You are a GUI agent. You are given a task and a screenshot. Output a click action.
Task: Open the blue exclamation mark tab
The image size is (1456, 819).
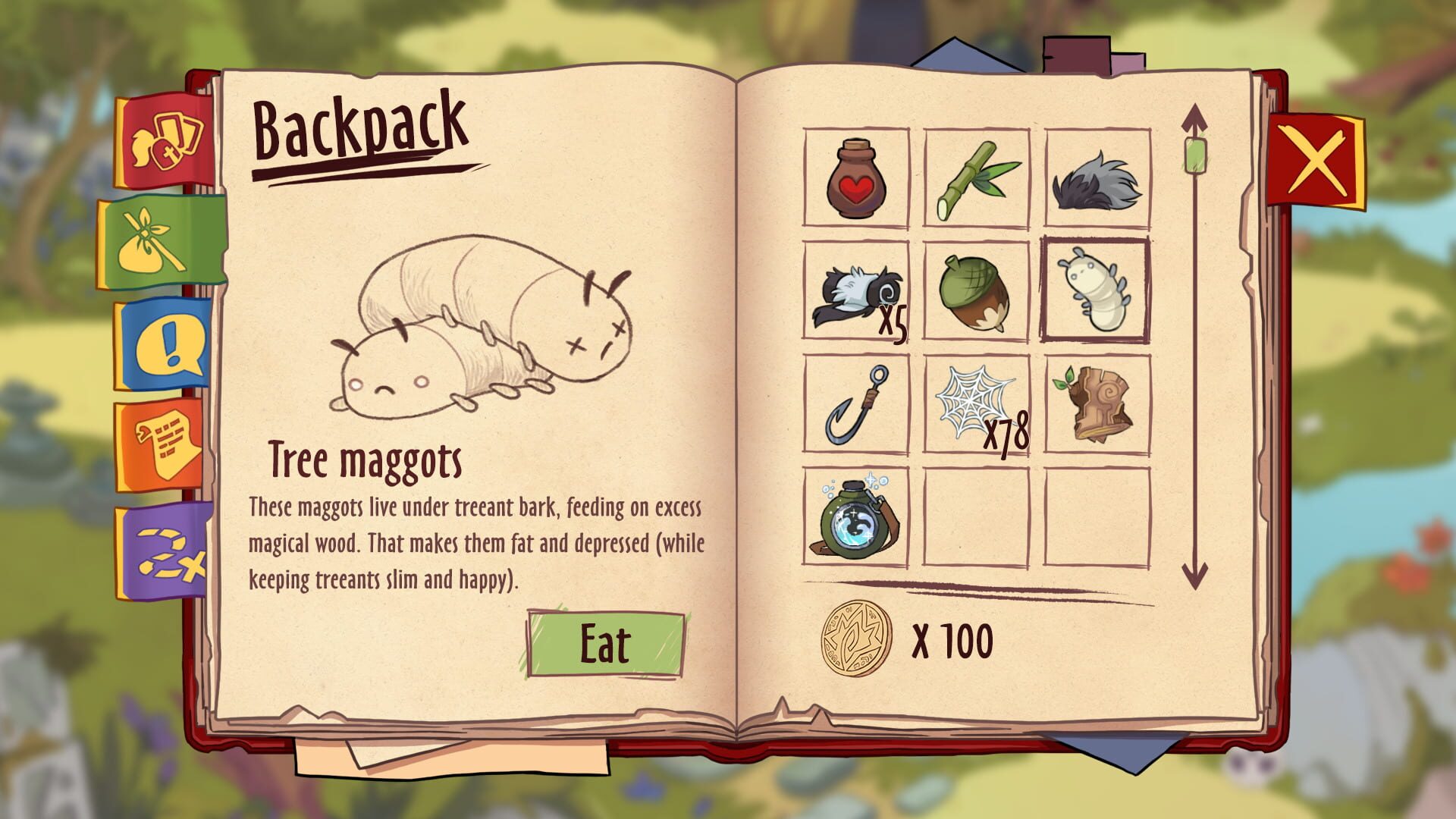coord(165,345)
